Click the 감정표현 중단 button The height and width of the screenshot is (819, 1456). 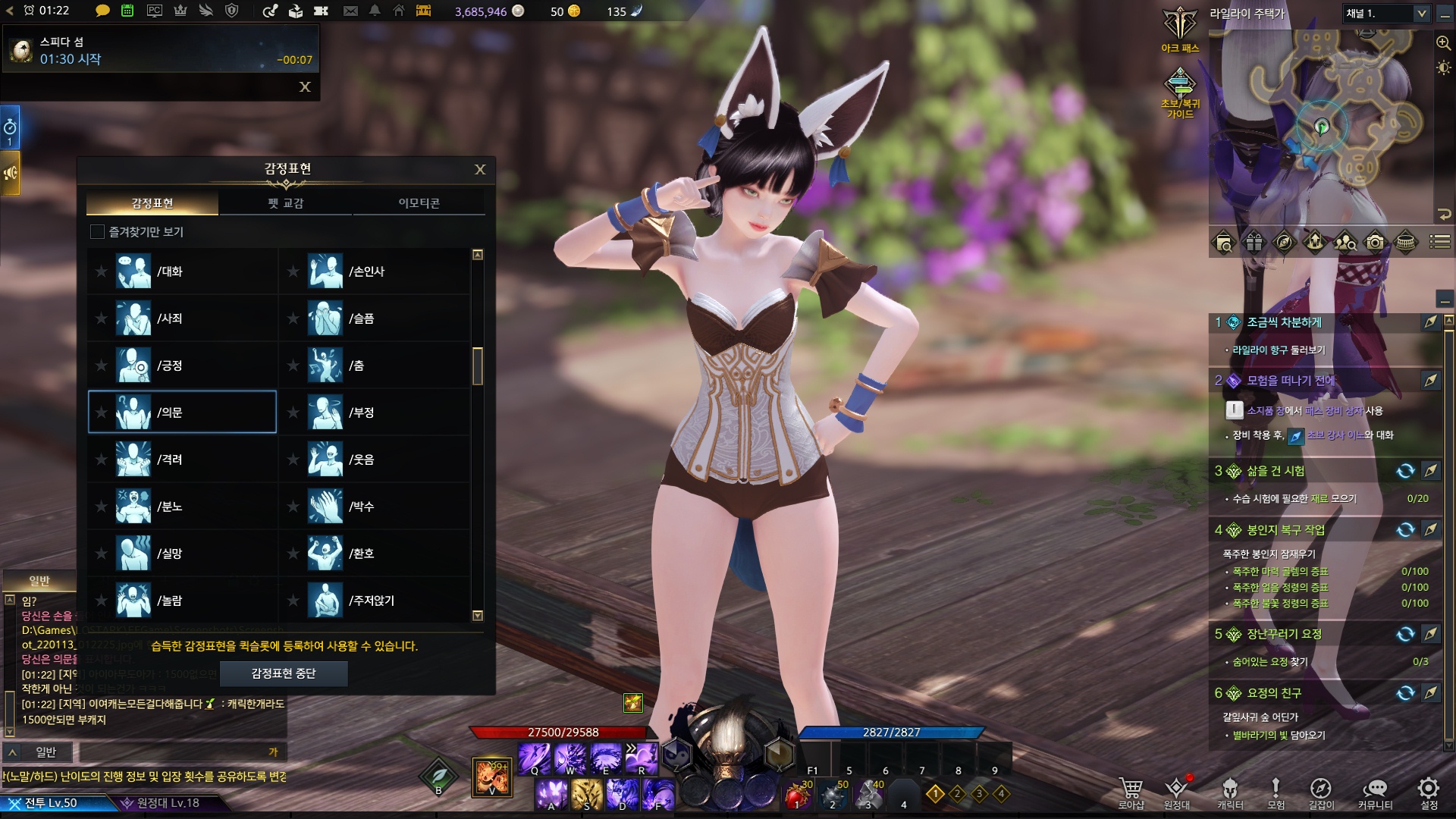coord(284,673)
